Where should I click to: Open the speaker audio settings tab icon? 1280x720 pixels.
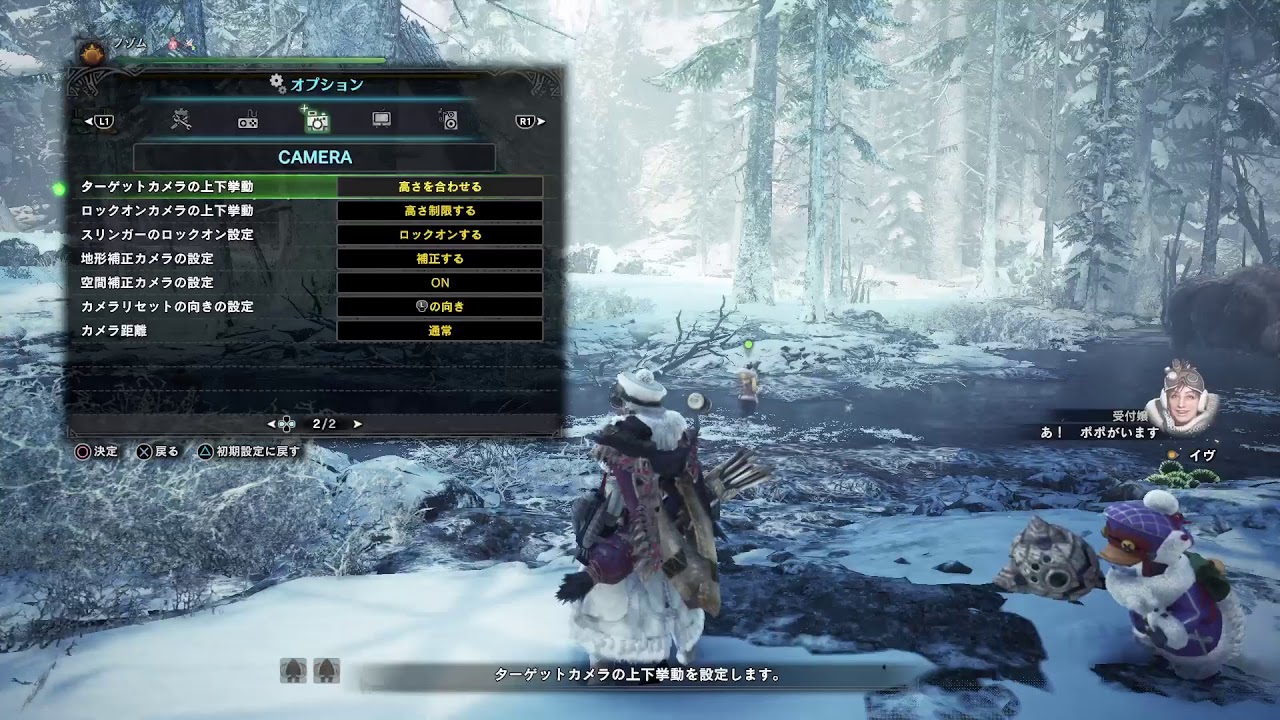coord(449,120)
